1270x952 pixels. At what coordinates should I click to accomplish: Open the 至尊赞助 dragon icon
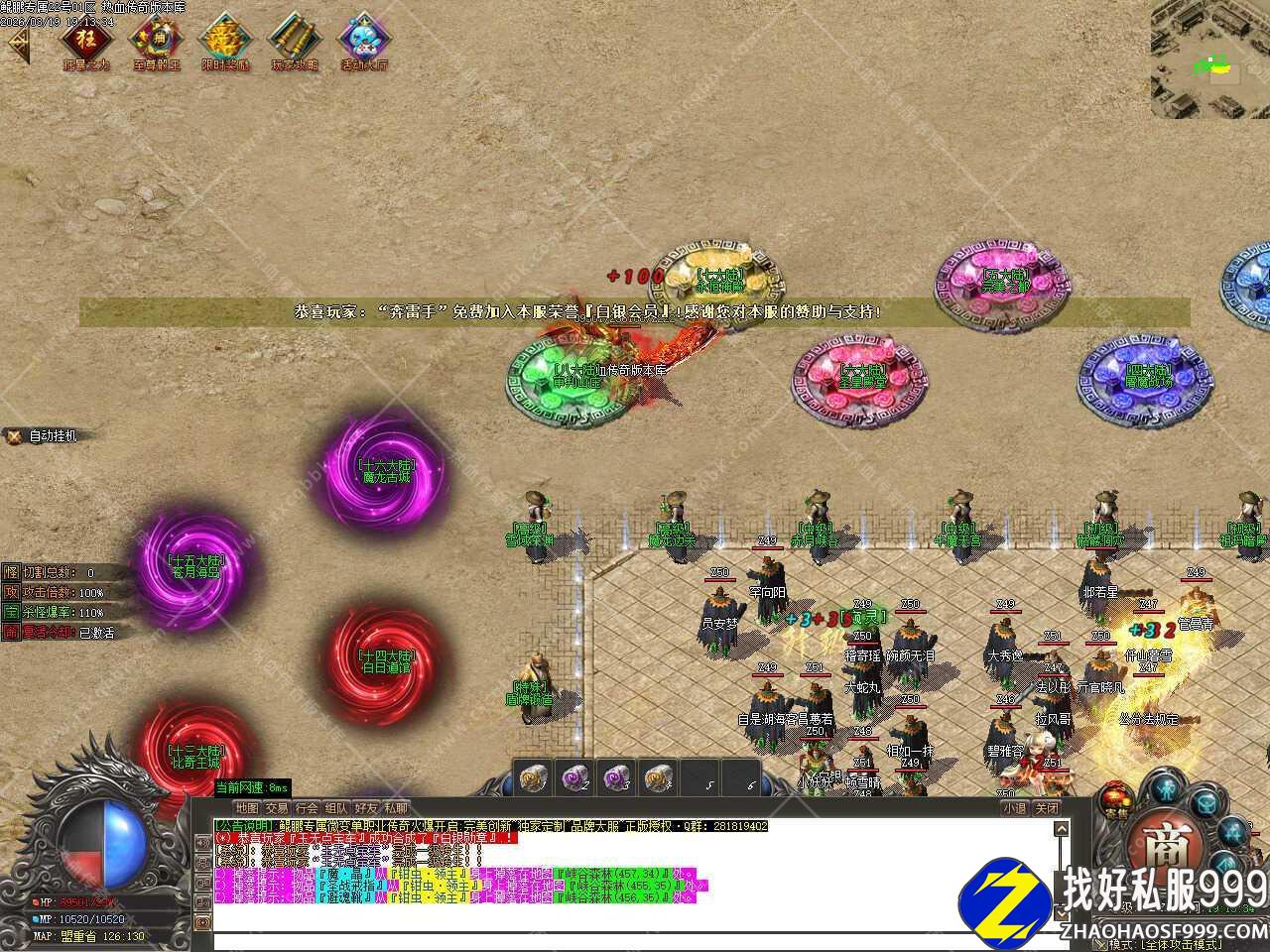click(x=156, y=42)
